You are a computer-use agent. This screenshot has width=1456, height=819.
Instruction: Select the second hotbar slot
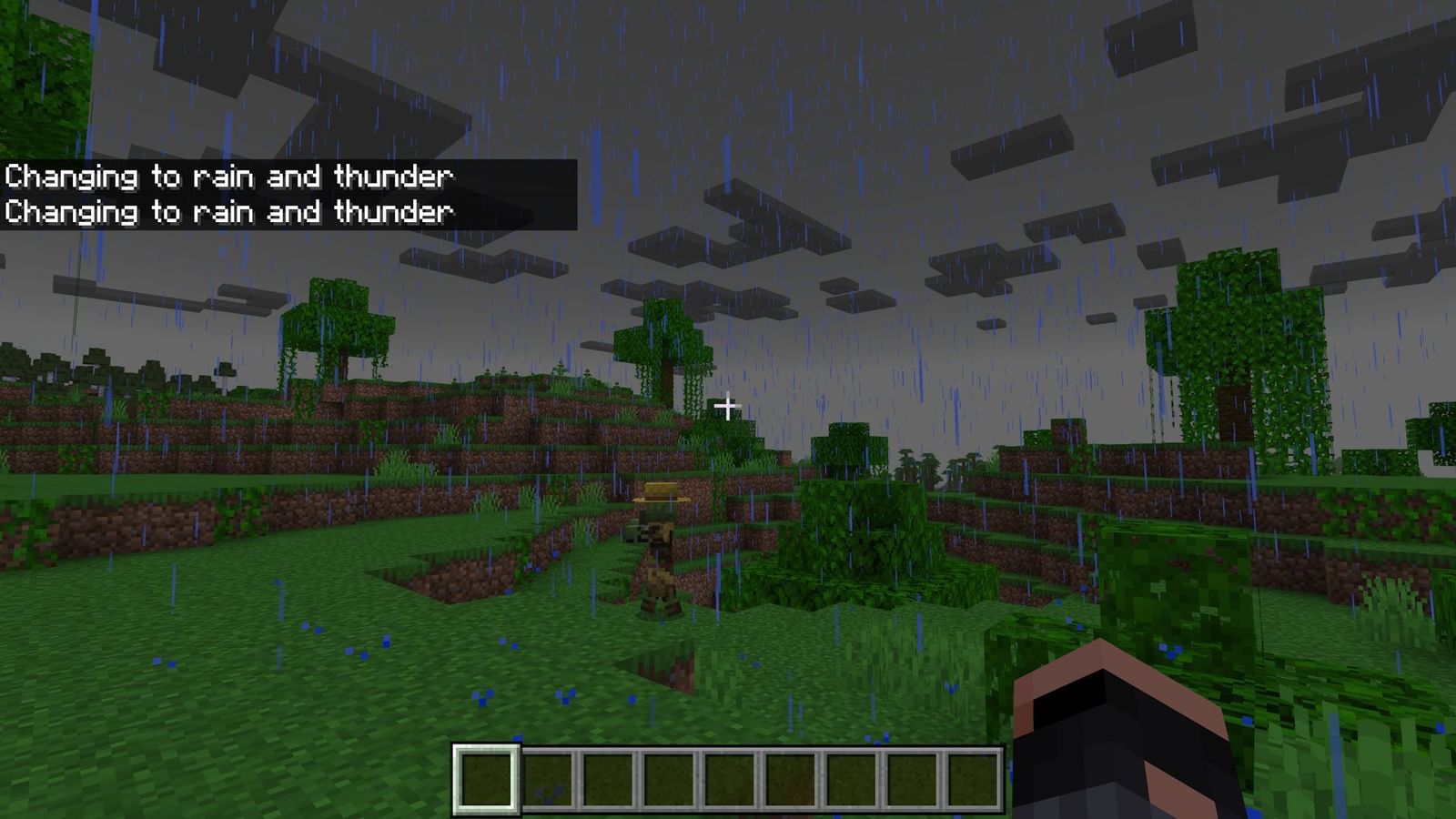(549, 780)
